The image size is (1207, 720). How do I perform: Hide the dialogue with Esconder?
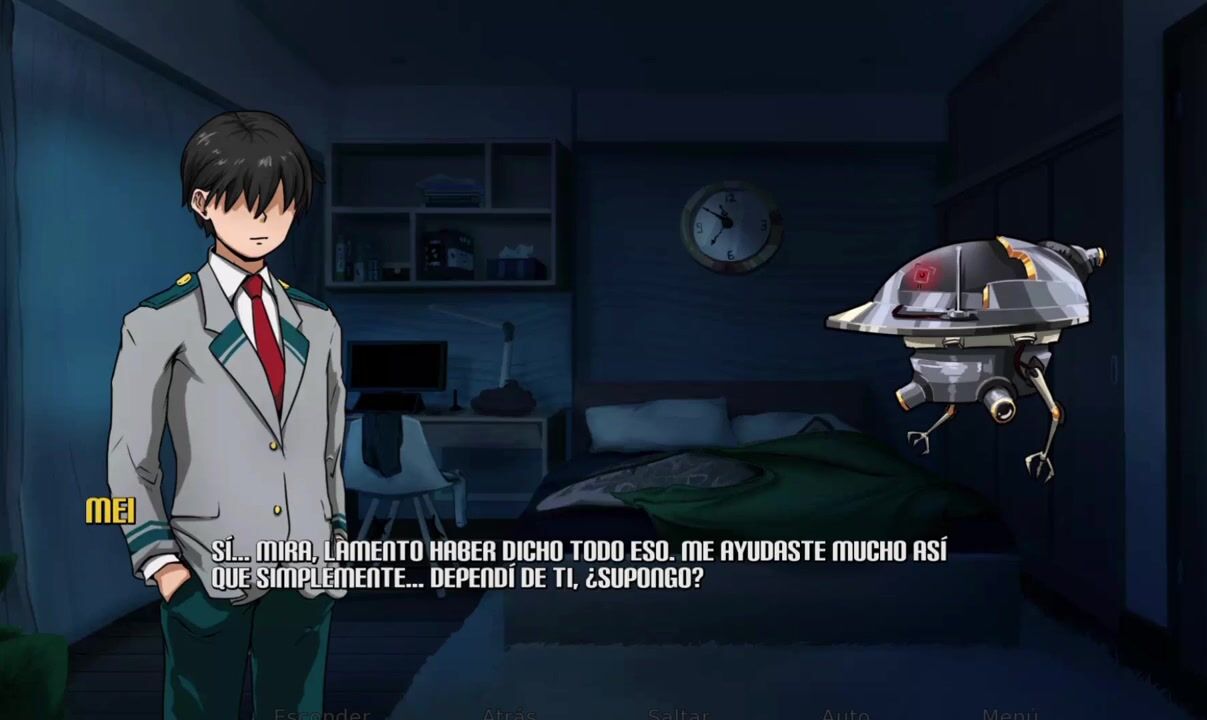322,714
